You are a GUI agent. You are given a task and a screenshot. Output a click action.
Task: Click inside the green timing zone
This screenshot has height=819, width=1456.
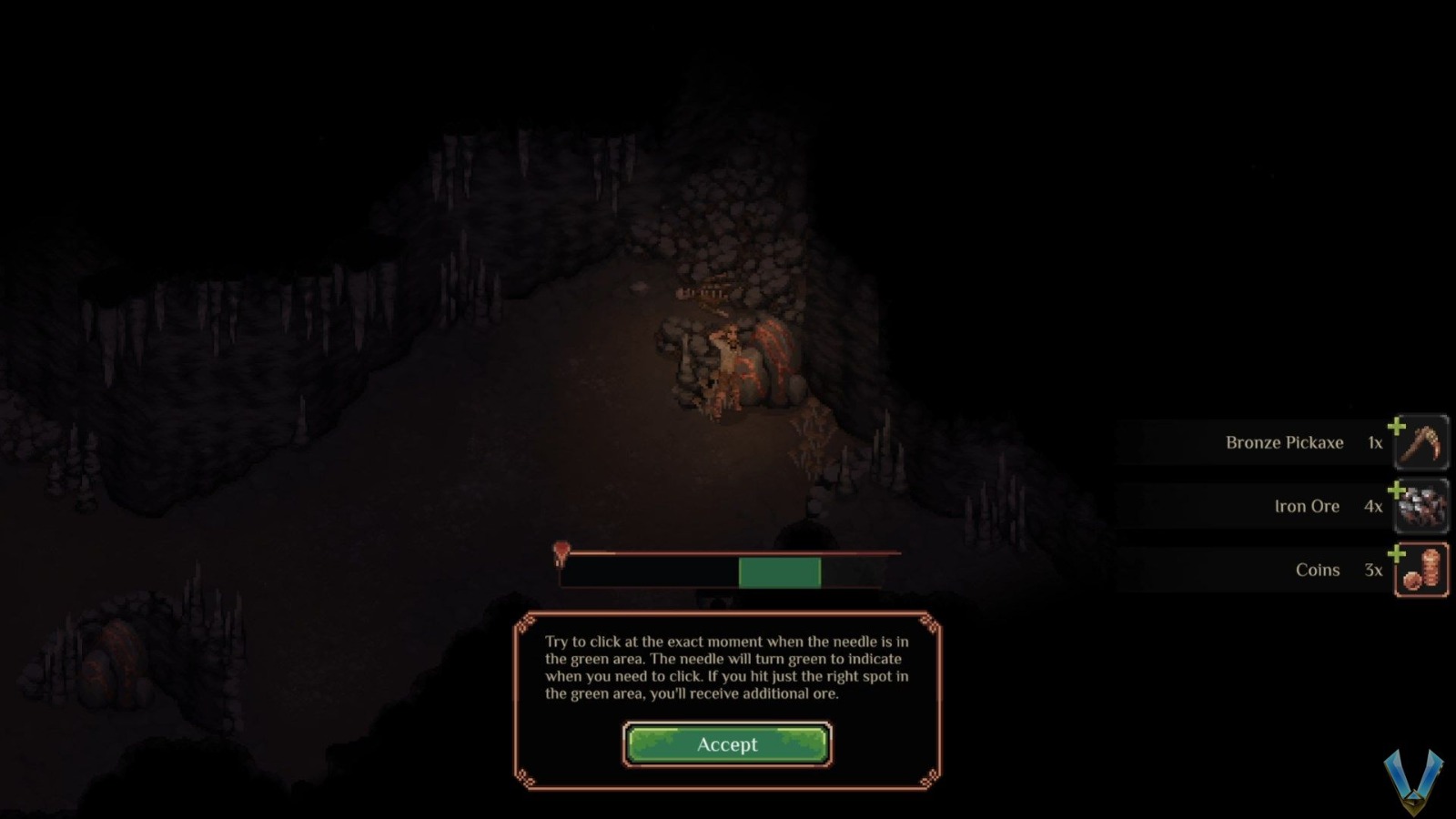click(779, 571)
